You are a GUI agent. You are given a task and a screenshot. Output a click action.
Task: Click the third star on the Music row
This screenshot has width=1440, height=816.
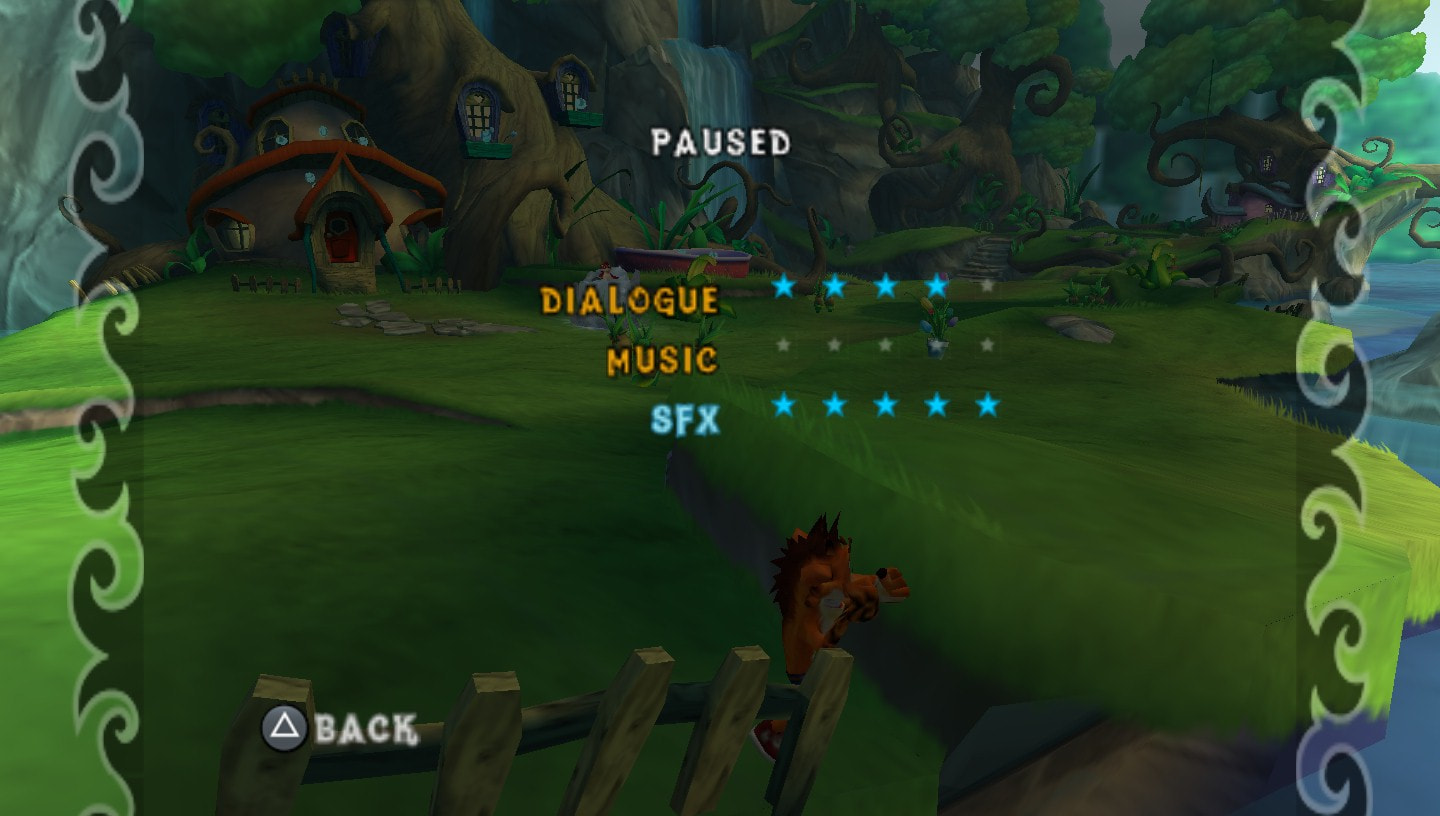tap(883, 344)
